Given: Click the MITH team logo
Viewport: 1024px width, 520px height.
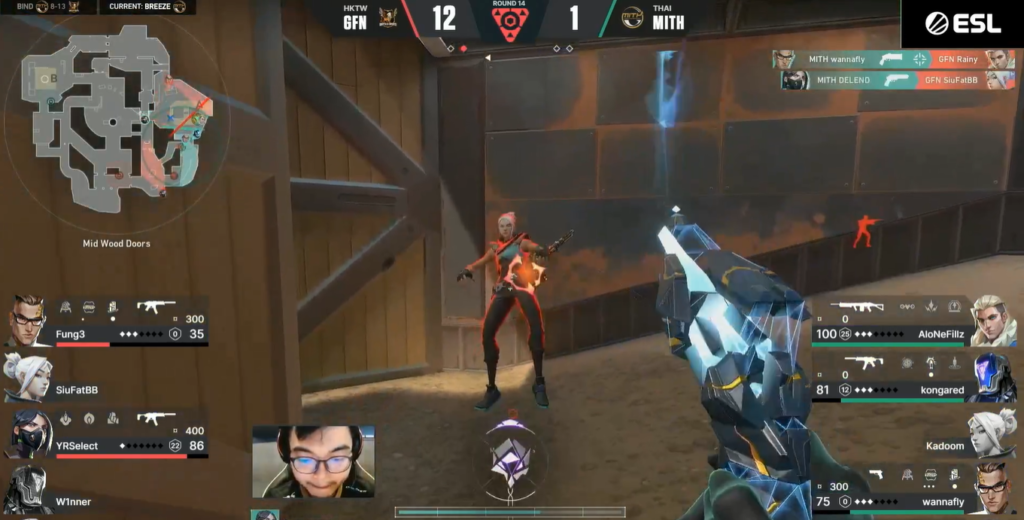Looking at the screenshot, I should click(632, 18).
